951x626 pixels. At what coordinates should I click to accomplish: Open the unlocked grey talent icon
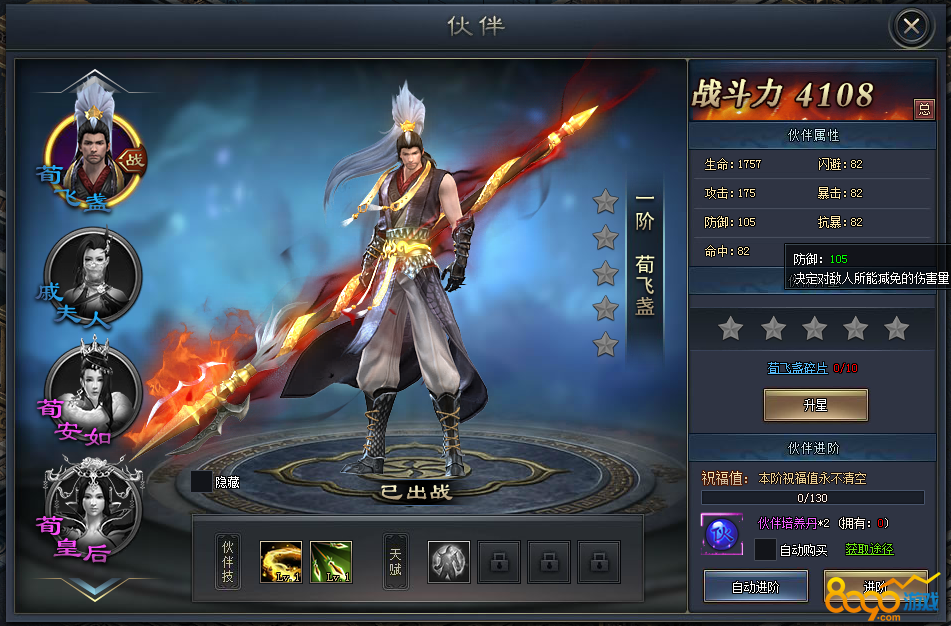449,562
